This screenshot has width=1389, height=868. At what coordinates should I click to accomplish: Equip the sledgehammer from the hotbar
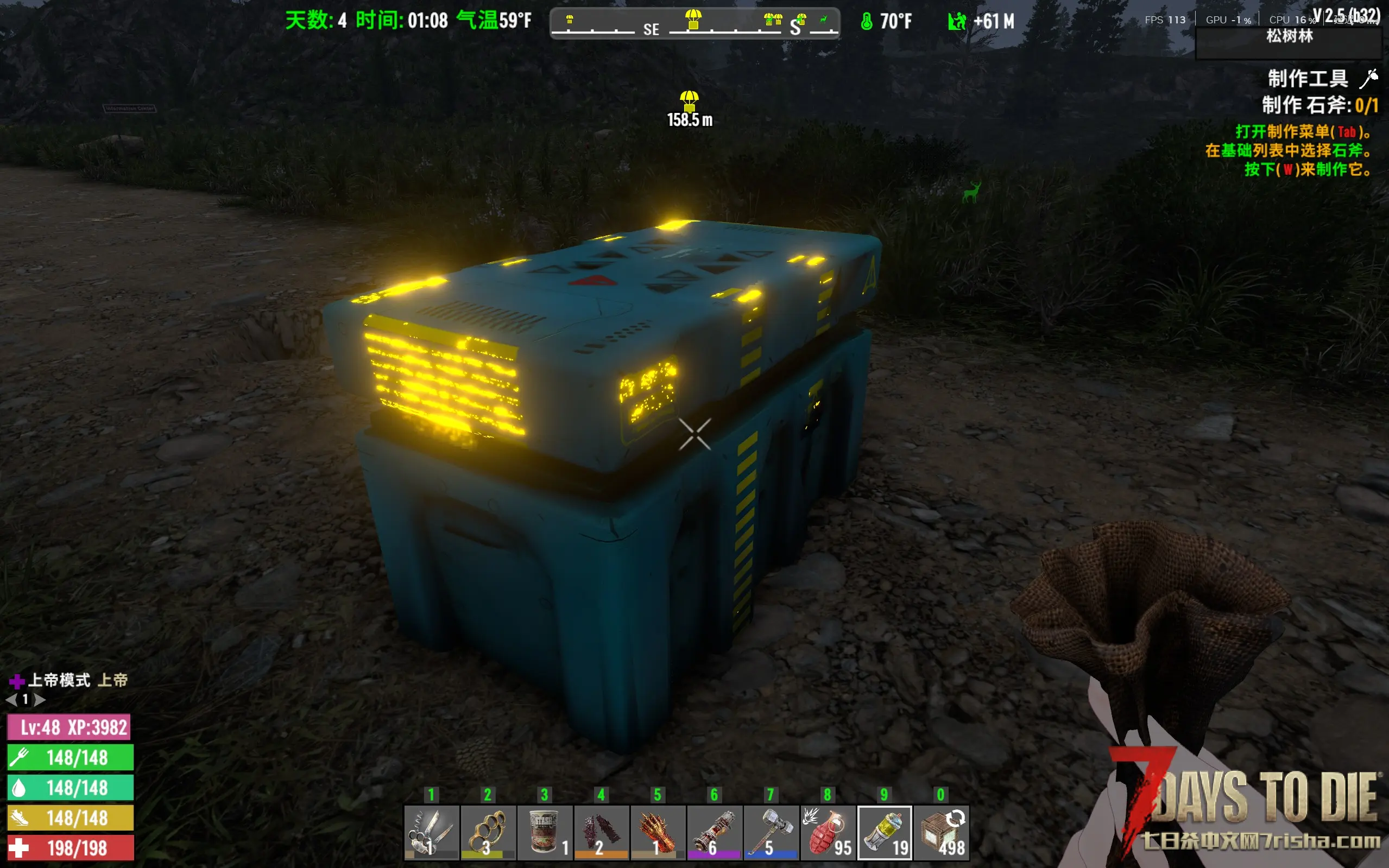pos(771,832)
